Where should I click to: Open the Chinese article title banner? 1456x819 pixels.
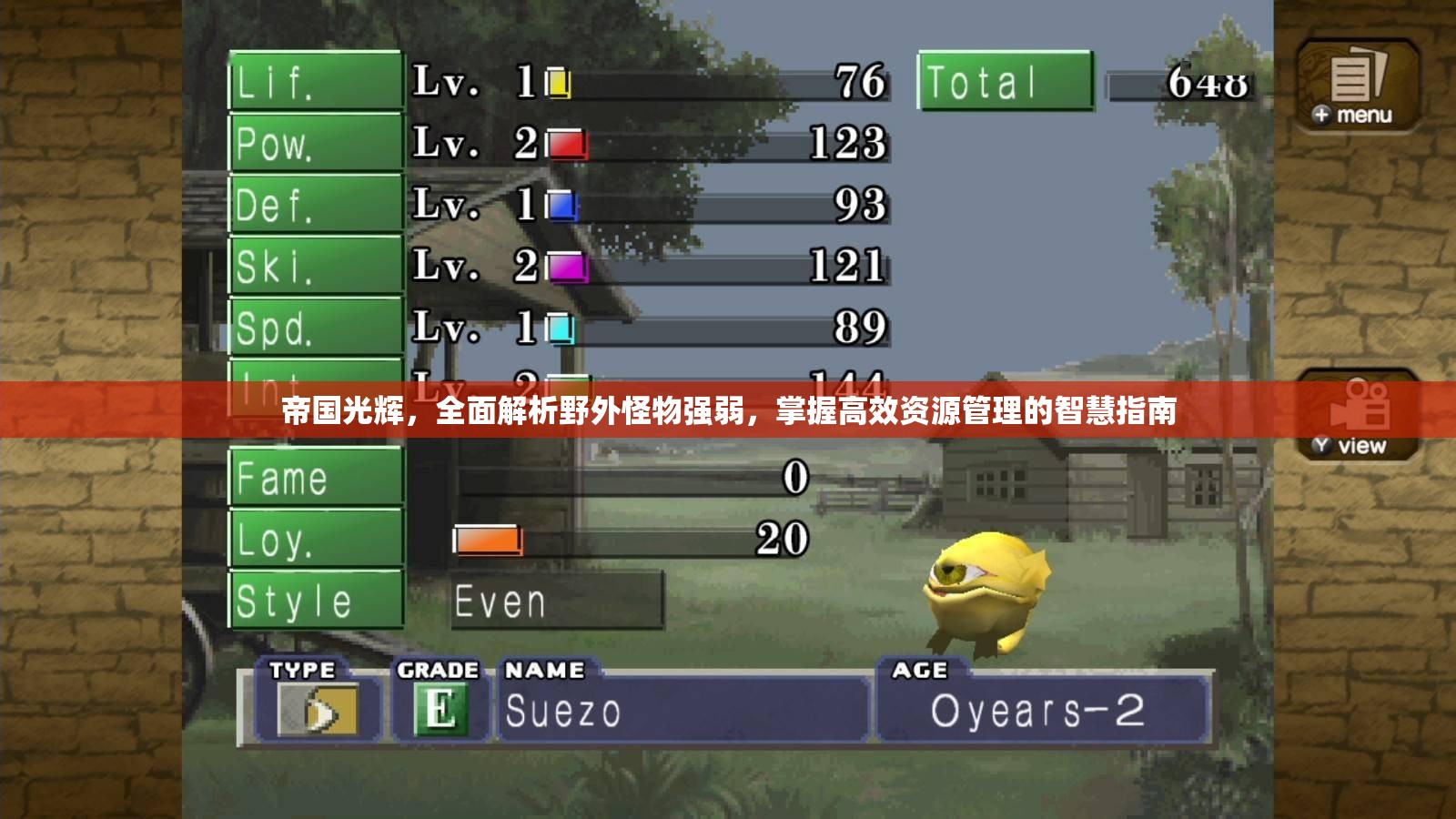728,411
